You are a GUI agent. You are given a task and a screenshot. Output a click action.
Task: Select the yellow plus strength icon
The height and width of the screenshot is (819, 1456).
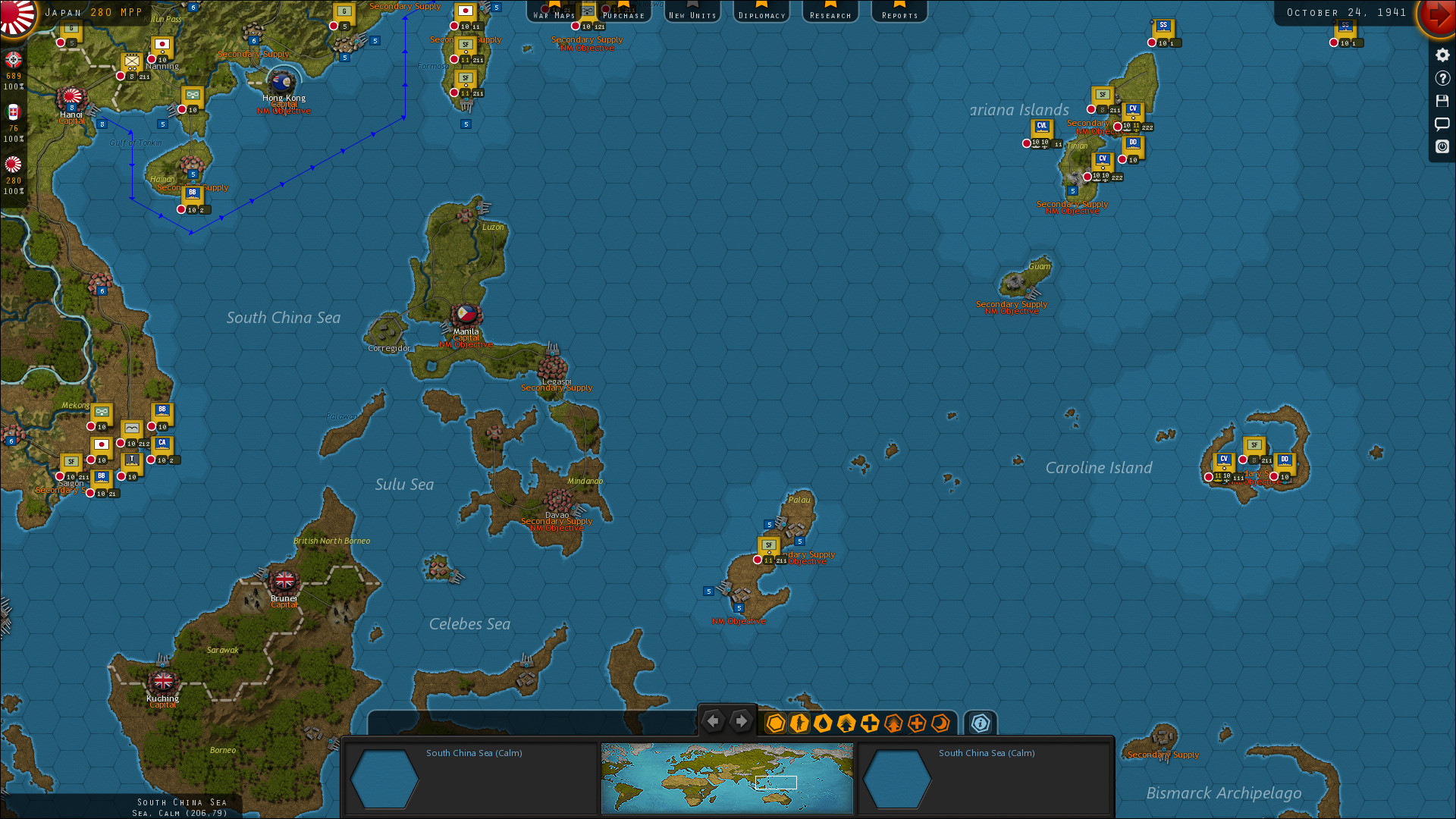(870, 723)
